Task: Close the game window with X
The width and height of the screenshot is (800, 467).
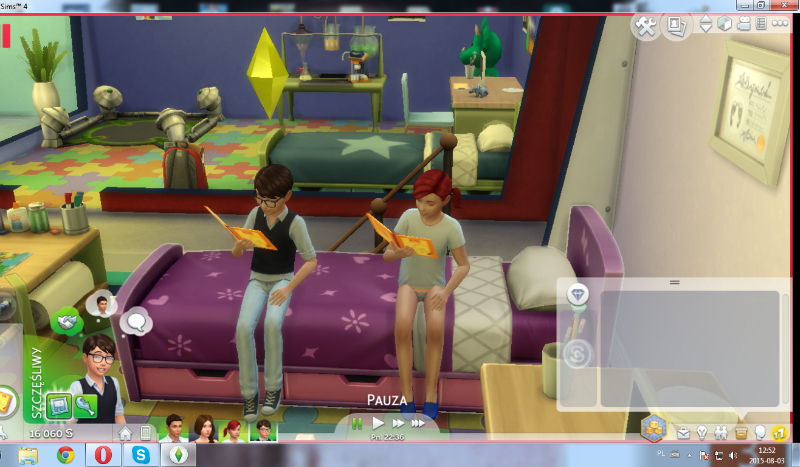Action: [785, 6]
